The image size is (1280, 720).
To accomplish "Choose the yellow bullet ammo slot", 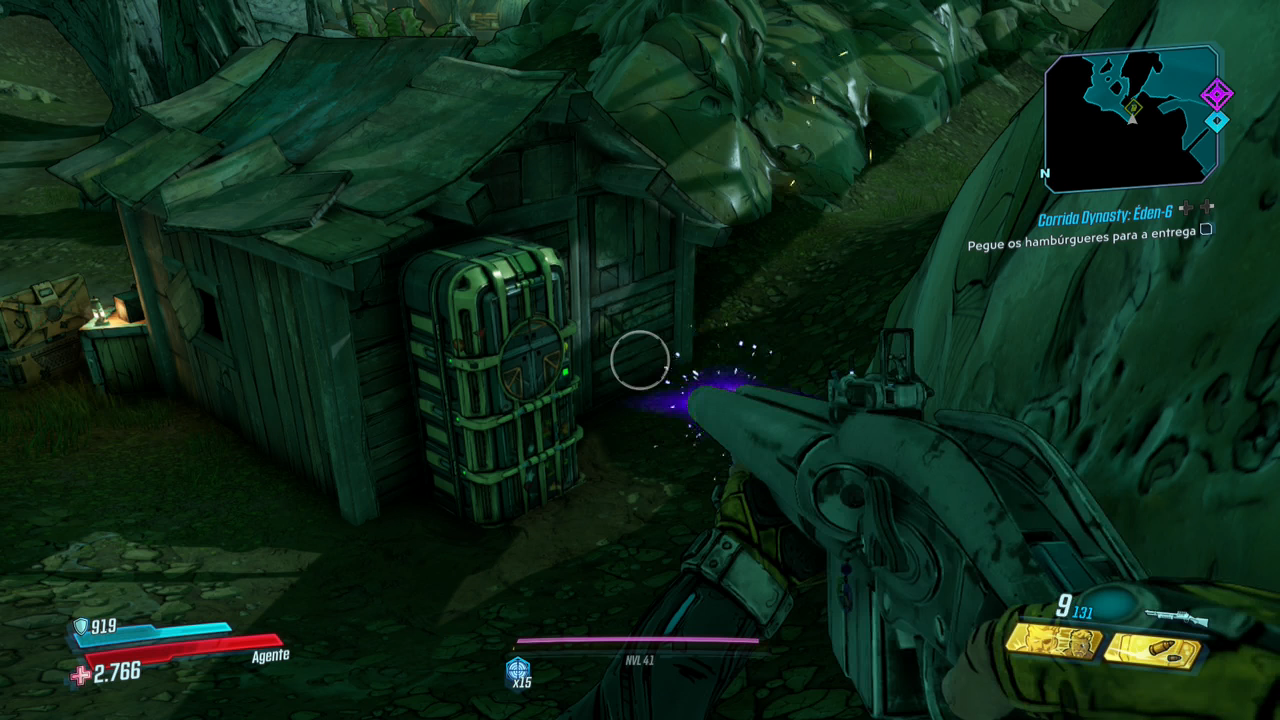I will 1152,648.
